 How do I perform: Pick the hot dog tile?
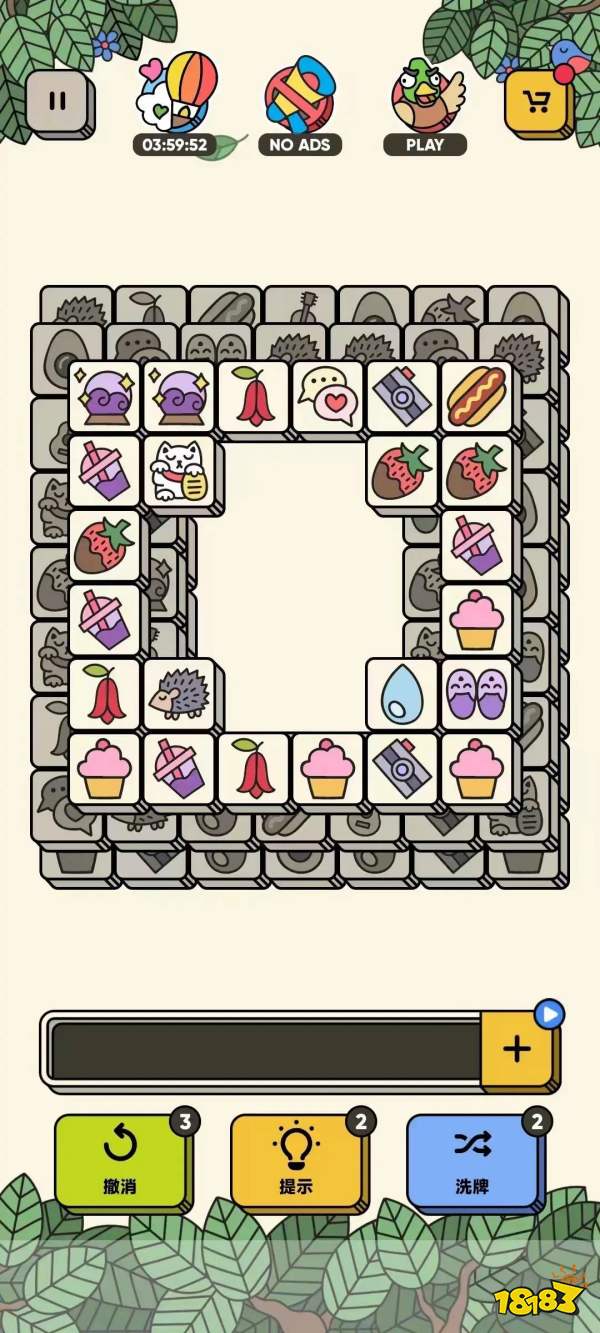click(x=476, y=395)
